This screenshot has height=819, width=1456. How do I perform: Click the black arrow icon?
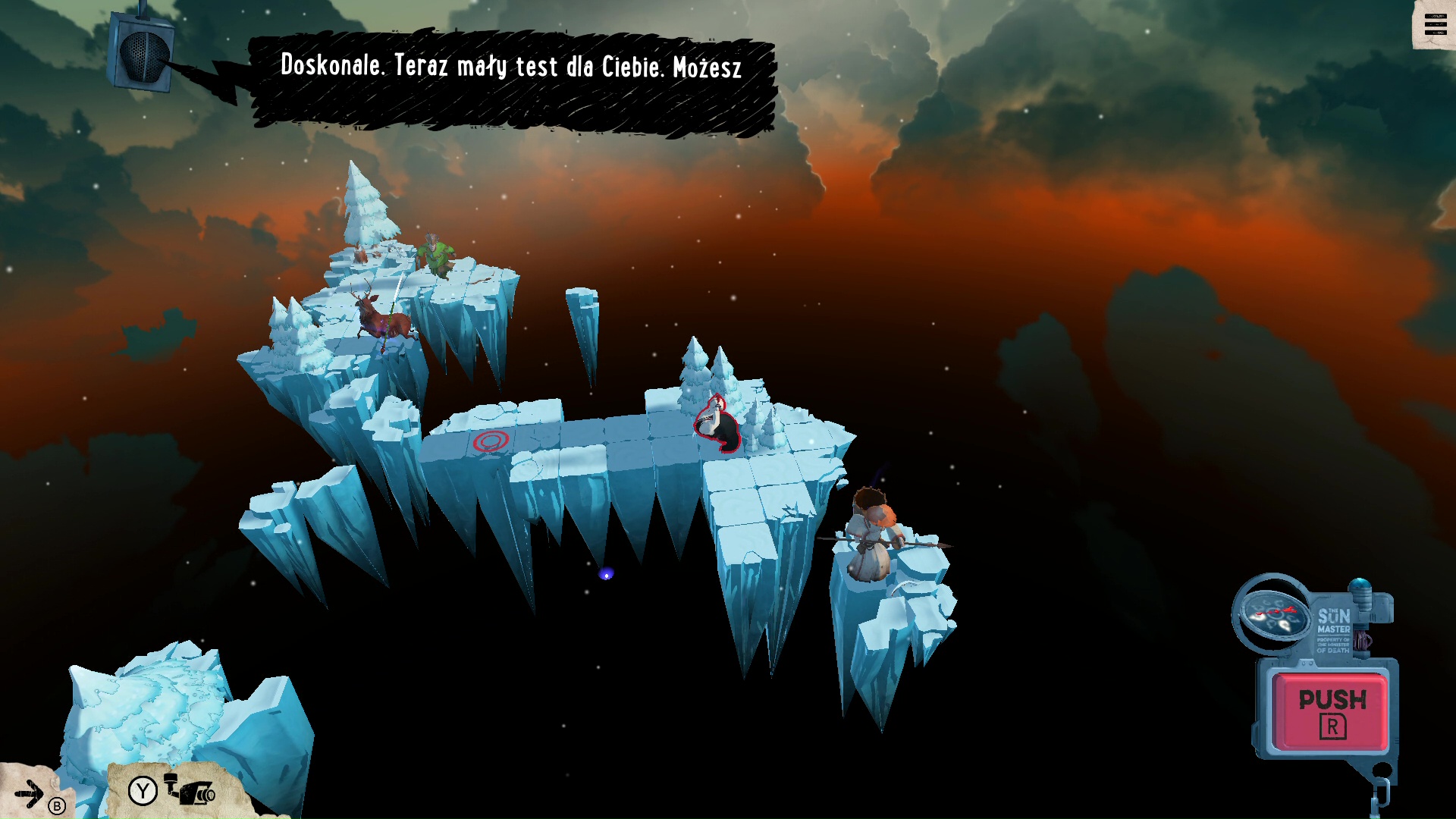(x=30, y=794)
